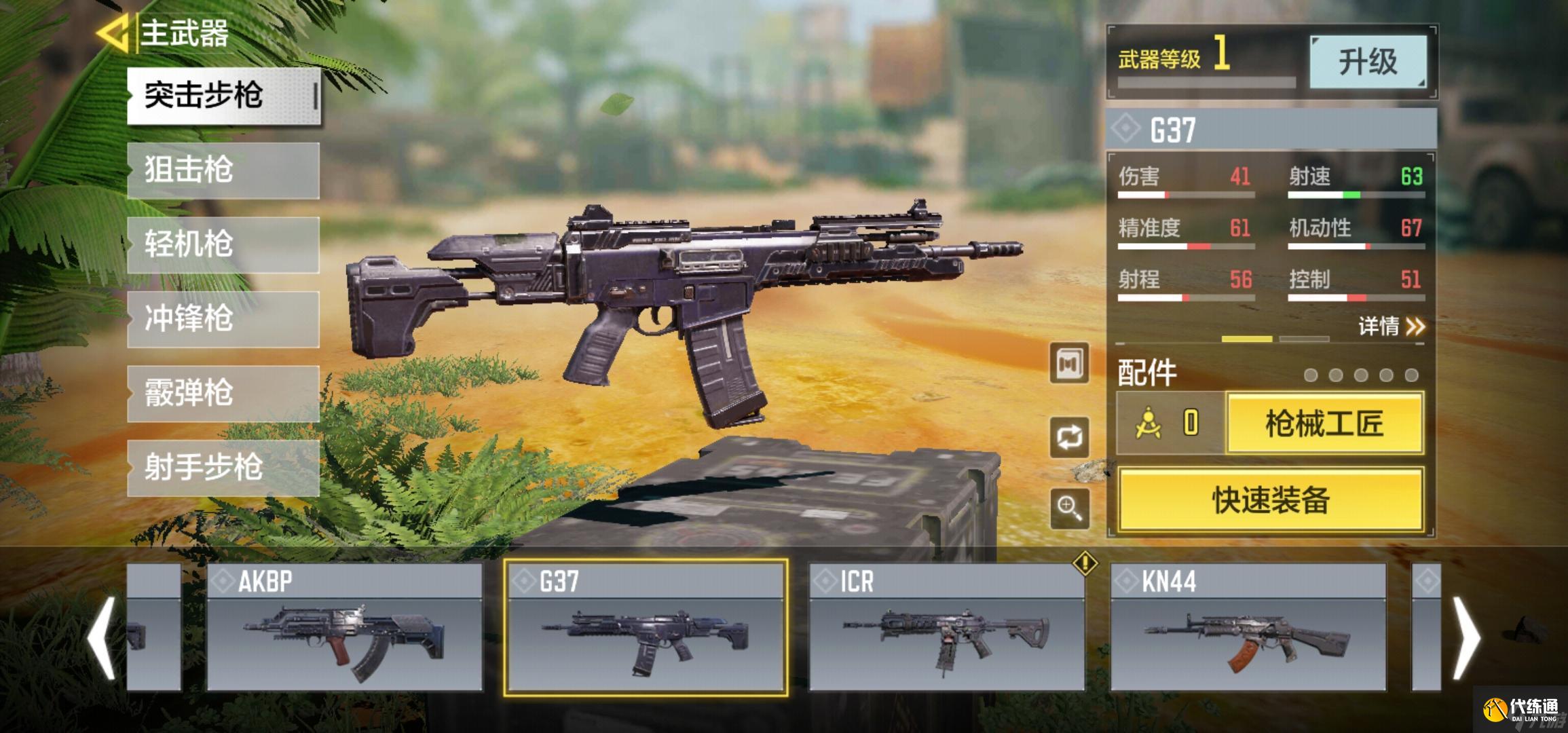Screen dimensions: 1568x733
Task: Choose the ICR weapon card
Action: 947,628
